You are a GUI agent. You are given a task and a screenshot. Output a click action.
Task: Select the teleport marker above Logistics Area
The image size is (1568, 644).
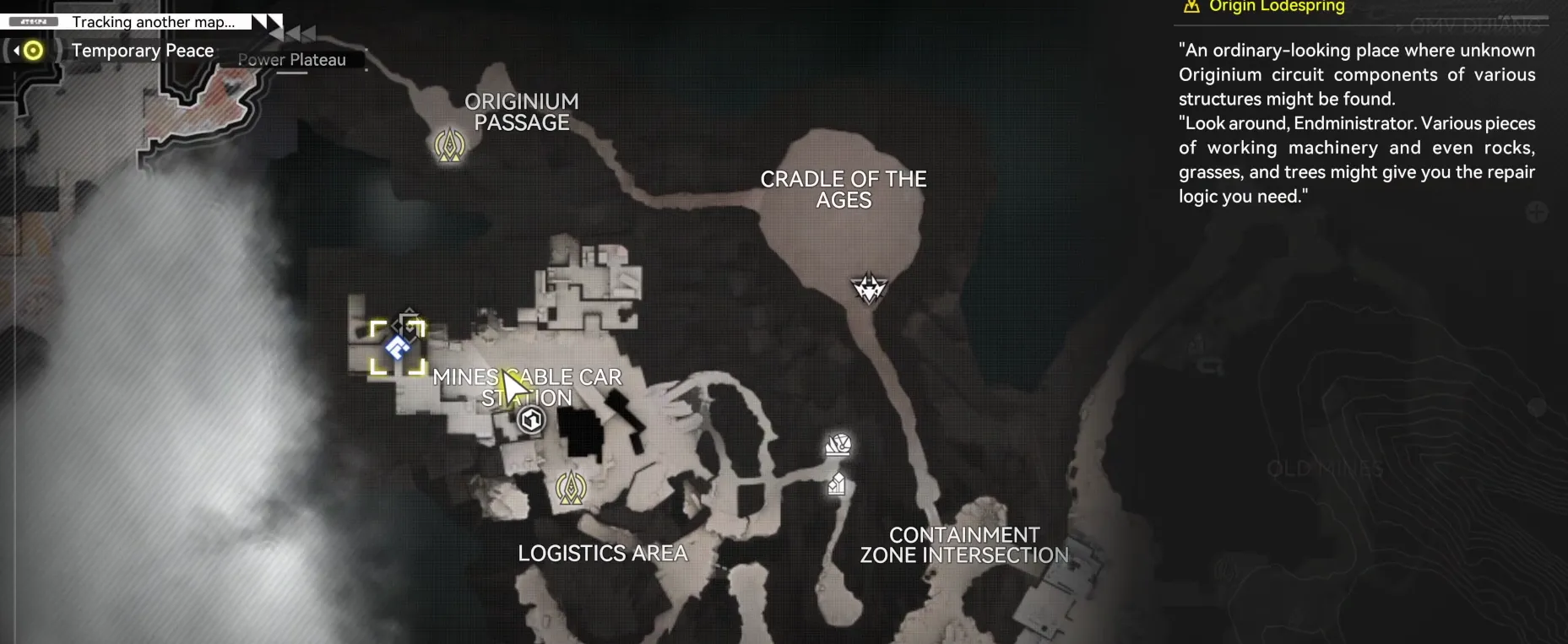pos(571,487)
